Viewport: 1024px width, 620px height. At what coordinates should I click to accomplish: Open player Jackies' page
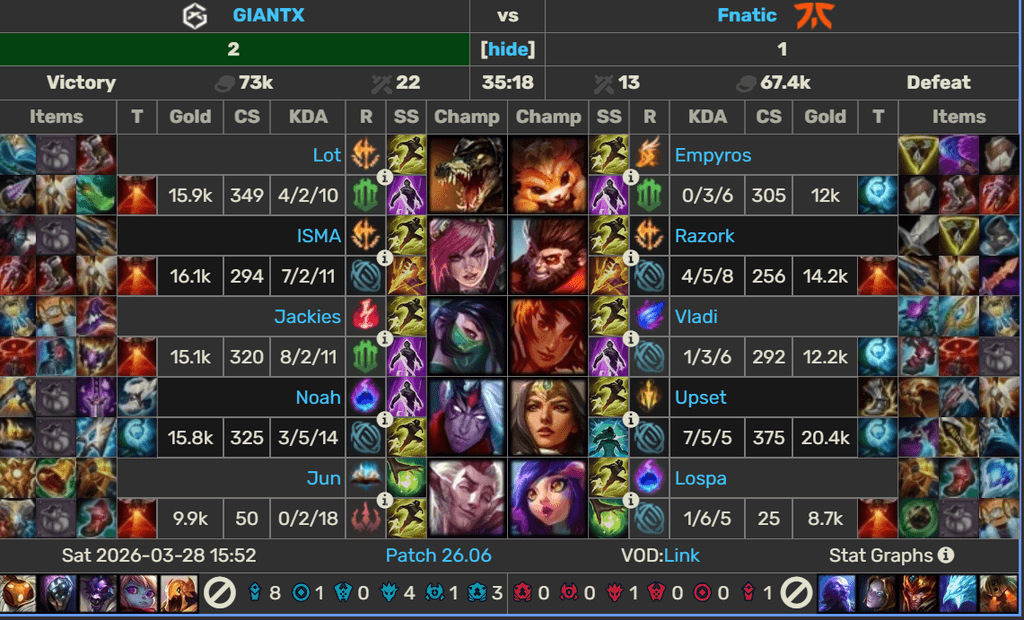pos(307,317)
